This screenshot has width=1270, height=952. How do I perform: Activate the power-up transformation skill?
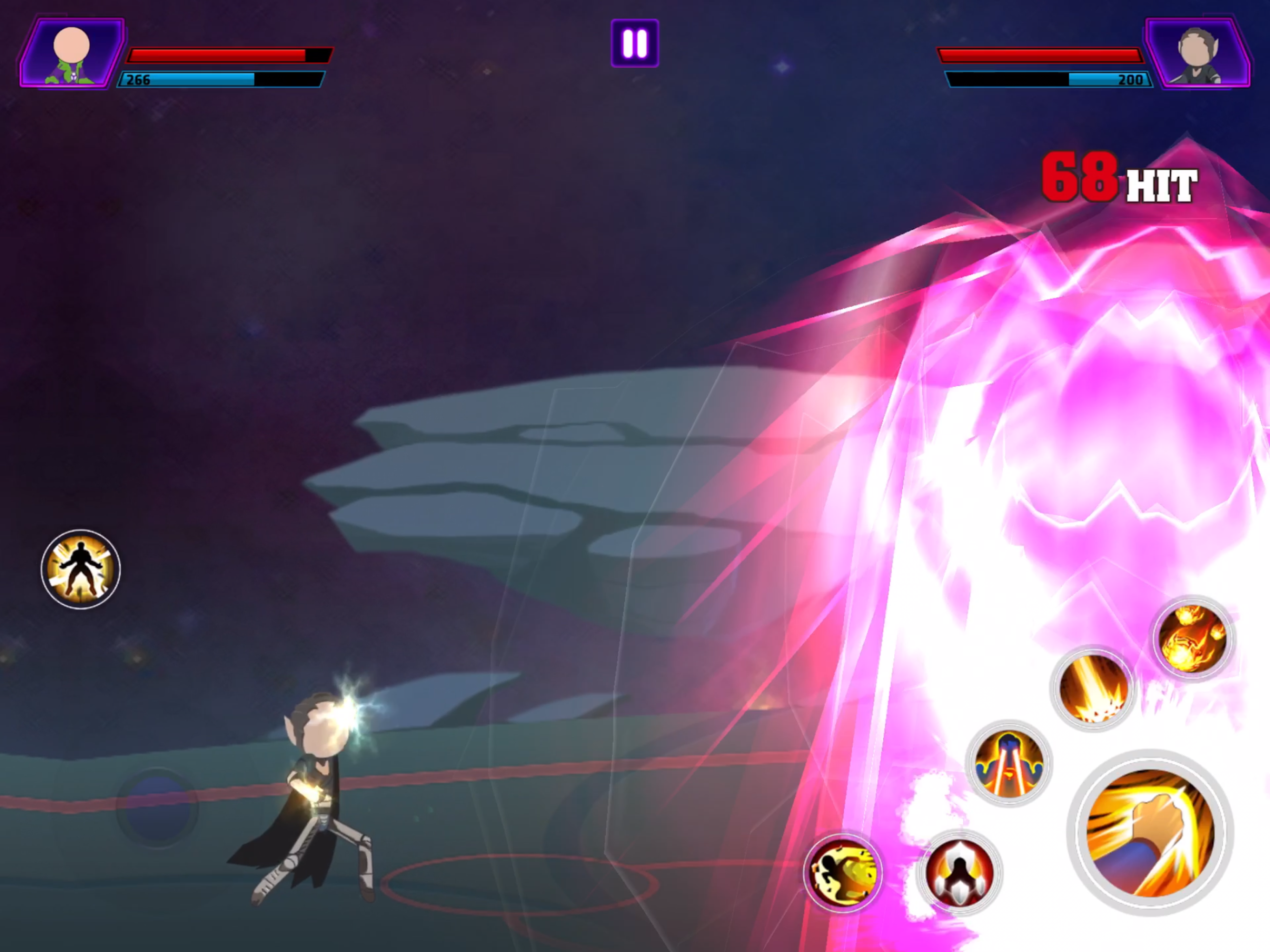point(80,569)
